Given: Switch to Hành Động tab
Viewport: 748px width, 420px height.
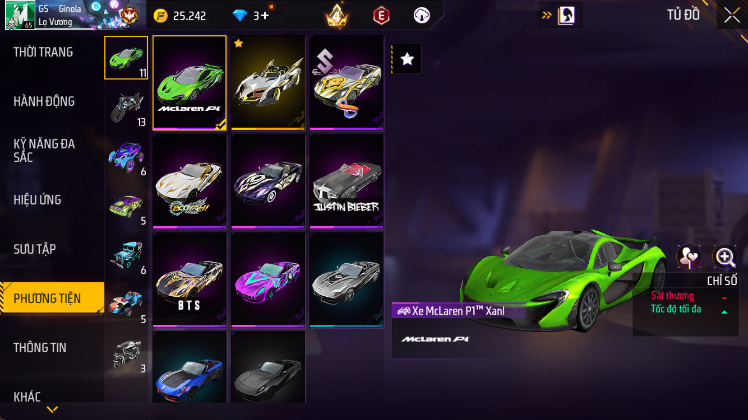Looking at the screenshot, I should pos(44,101).
